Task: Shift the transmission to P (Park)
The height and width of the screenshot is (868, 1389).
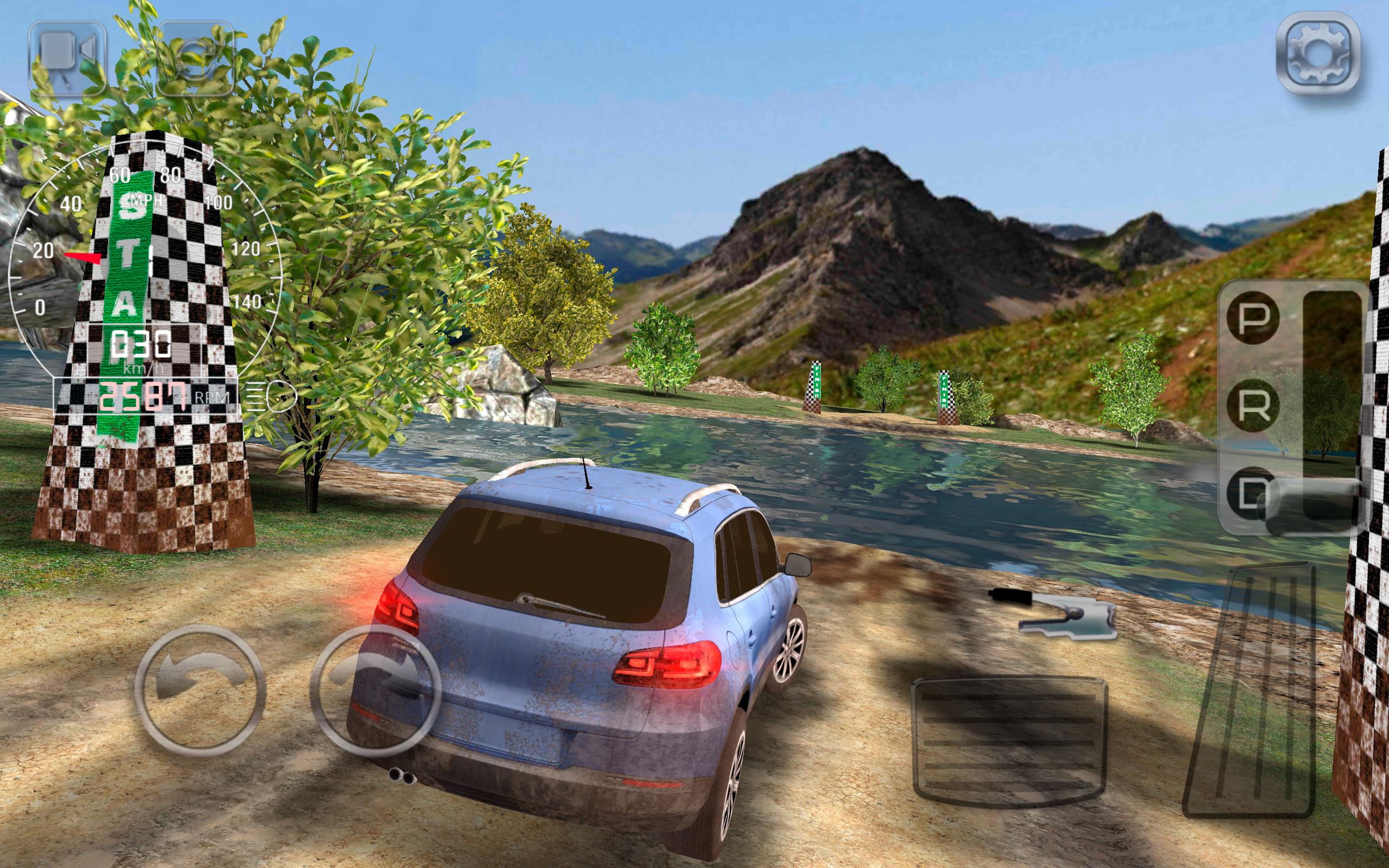Action: 1252,317
